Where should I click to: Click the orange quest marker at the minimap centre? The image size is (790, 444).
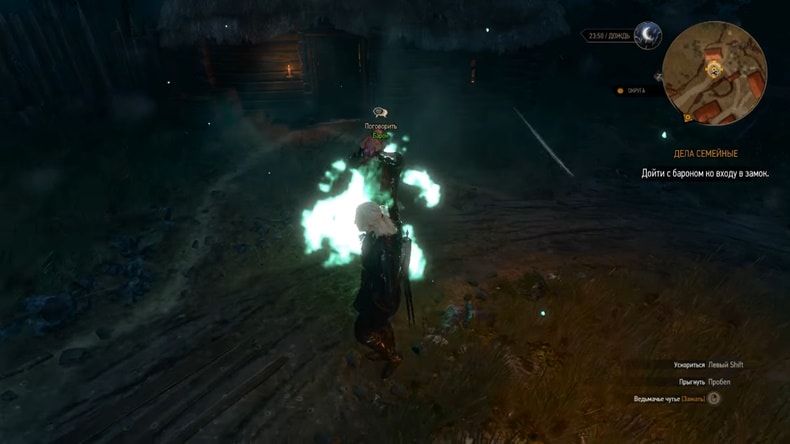point(714,70)
